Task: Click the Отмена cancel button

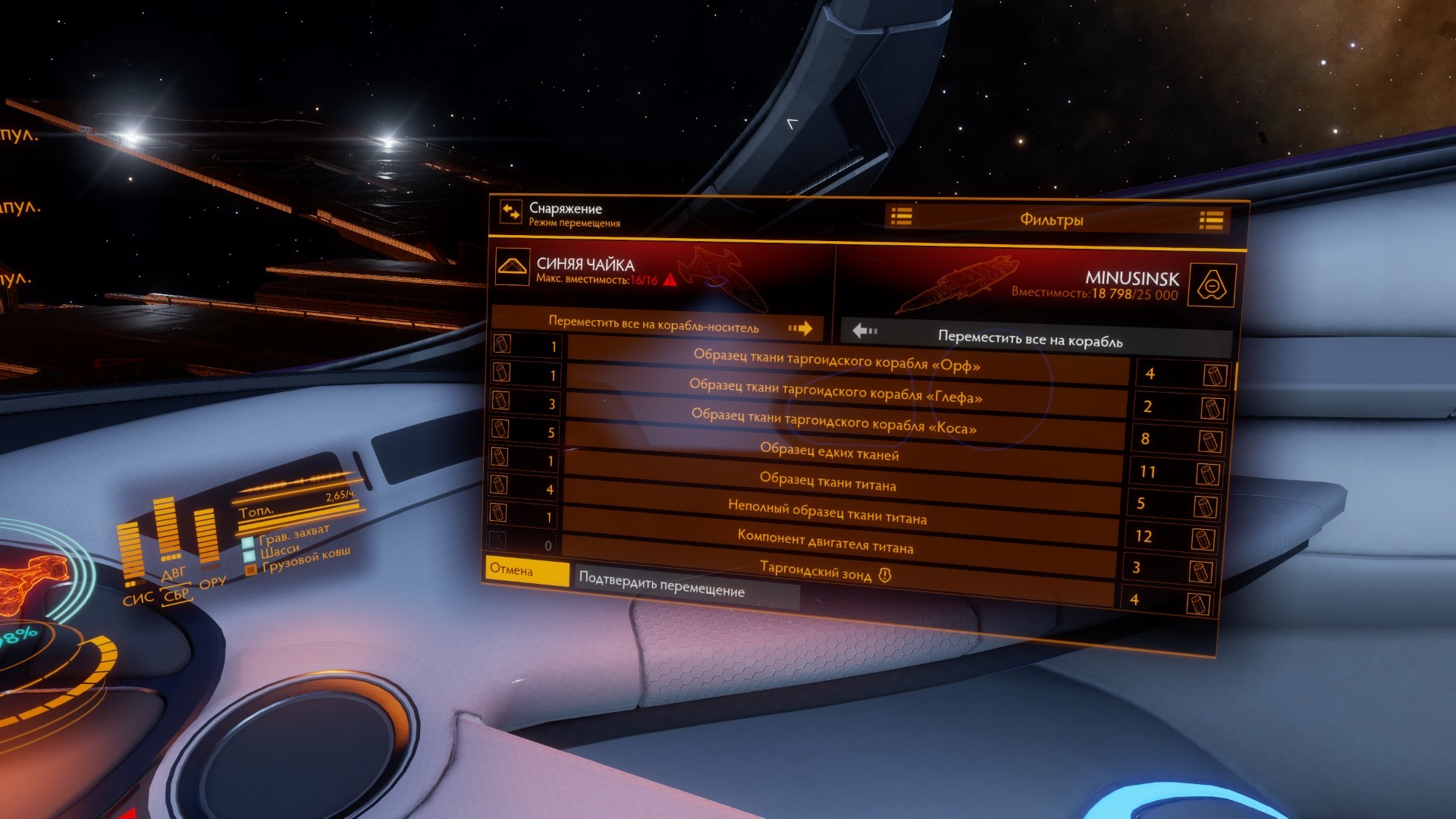Action: coord(526,570)
